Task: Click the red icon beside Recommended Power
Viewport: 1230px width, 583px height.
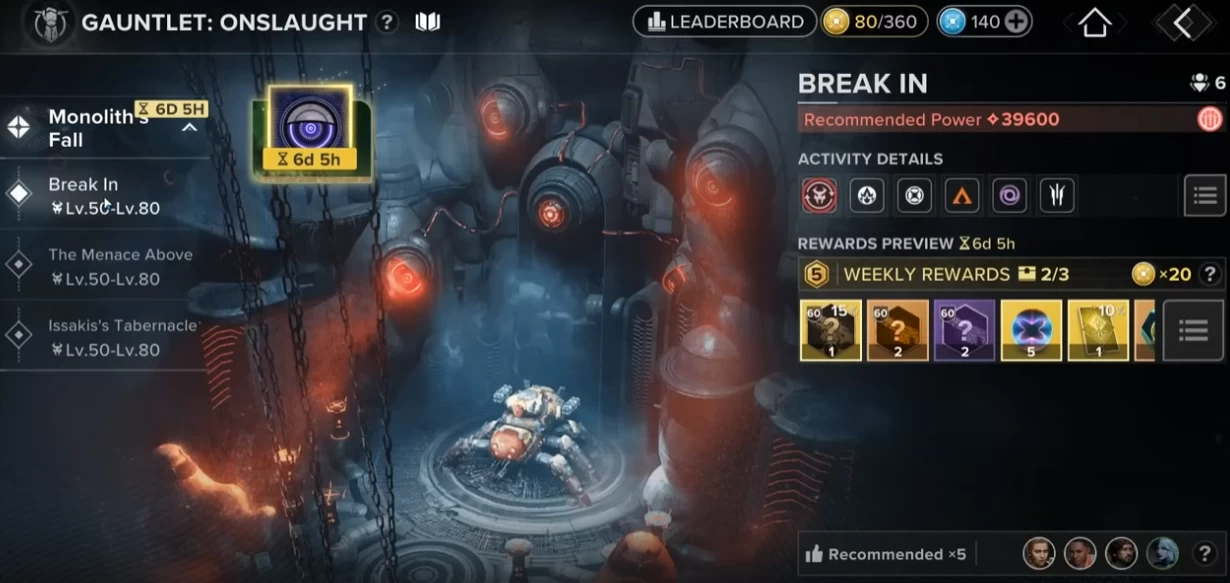Action: 1209,120
